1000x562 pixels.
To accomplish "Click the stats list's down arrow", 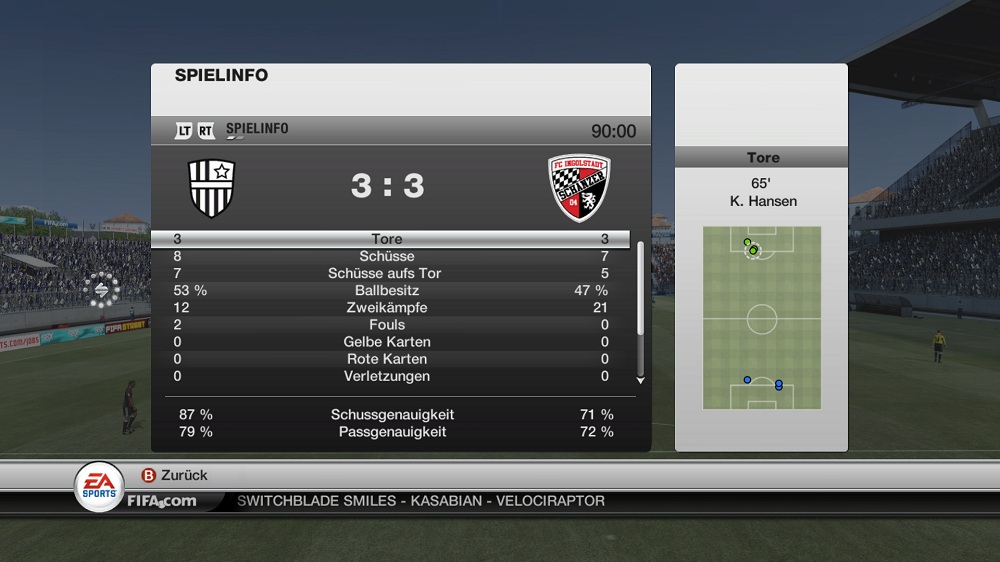I will pyautogui.click(x=641, y=380).
